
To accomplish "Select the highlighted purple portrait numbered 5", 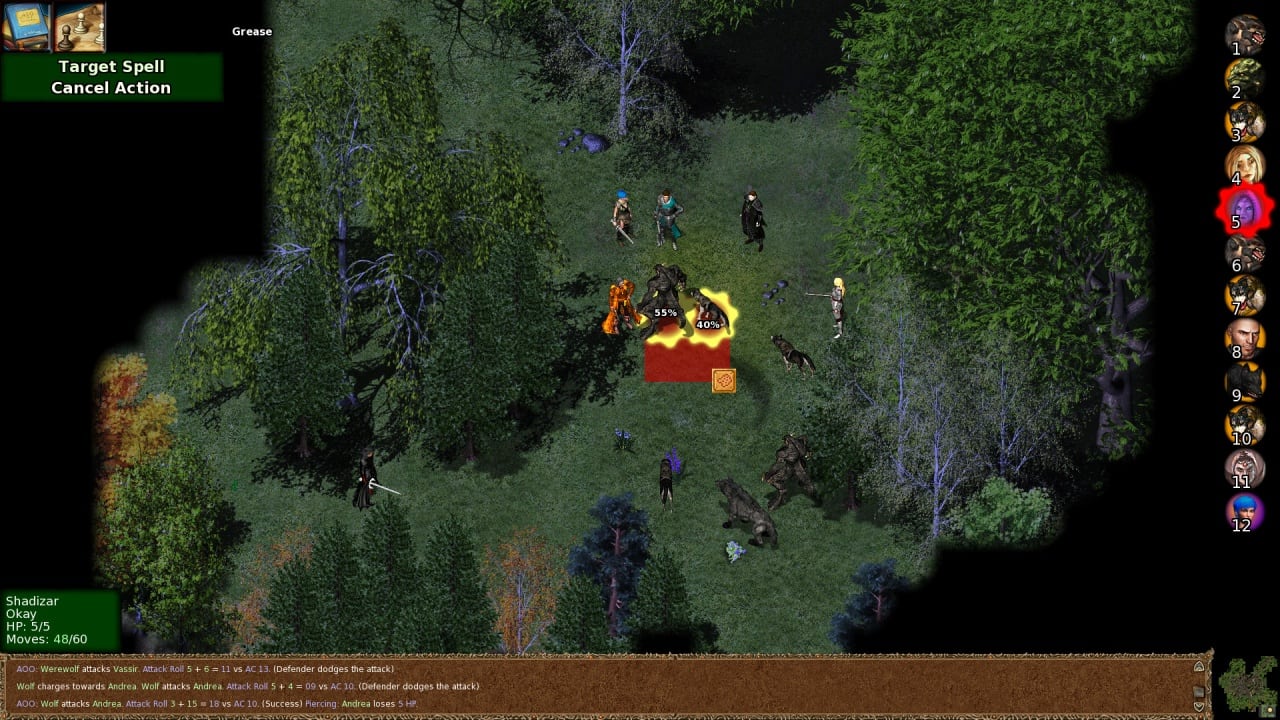I will pos(1244,210).
